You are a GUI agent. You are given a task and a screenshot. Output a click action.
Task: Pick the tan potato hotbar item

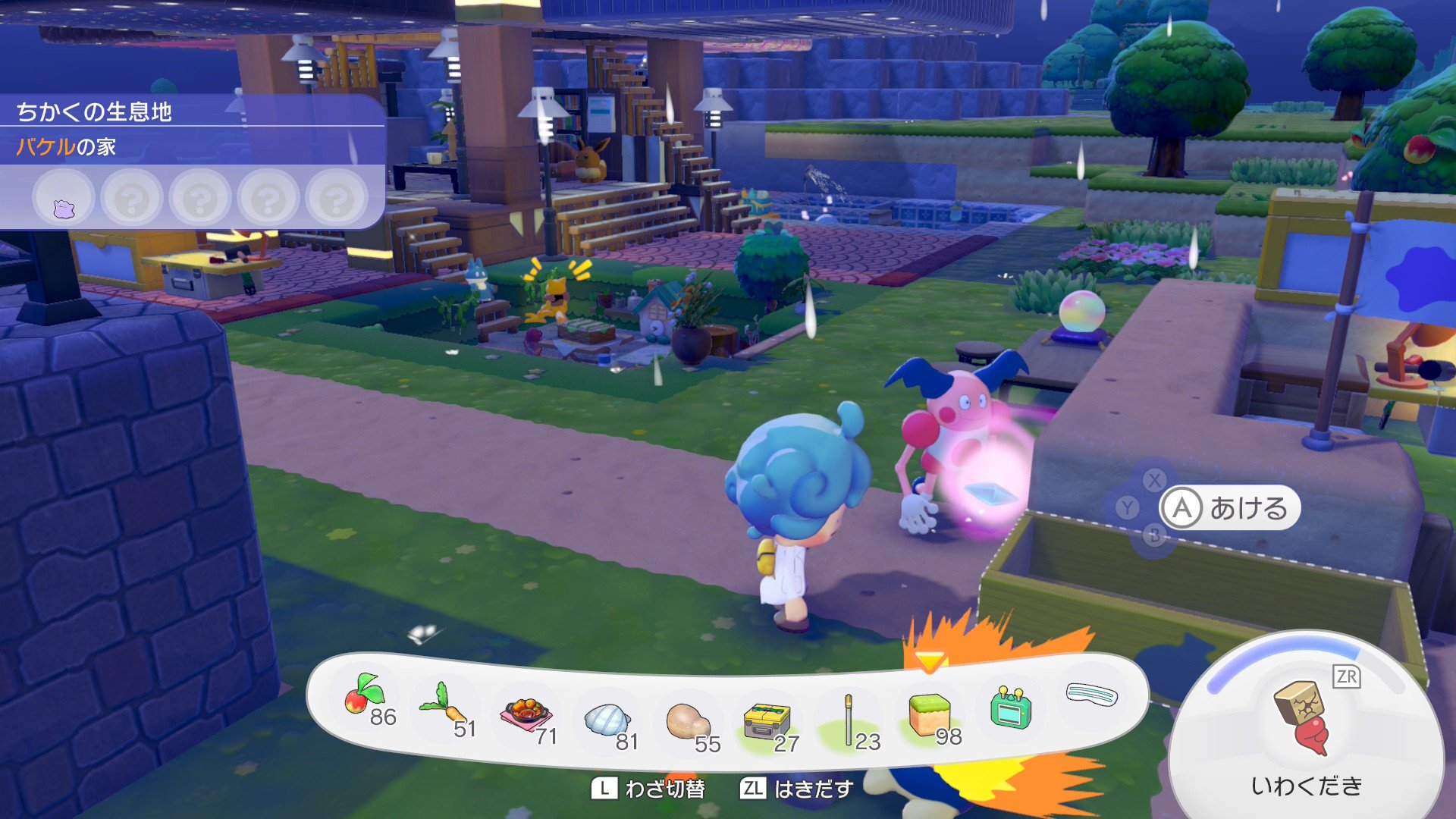pyautogui.click(x=687, y=721)
